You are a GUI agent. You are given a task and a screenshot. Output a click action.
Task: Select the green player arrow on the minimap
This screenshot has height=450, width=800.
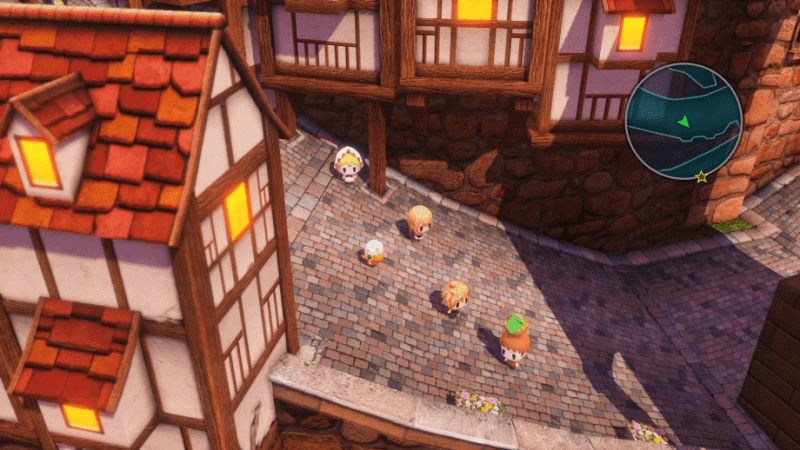683,121
